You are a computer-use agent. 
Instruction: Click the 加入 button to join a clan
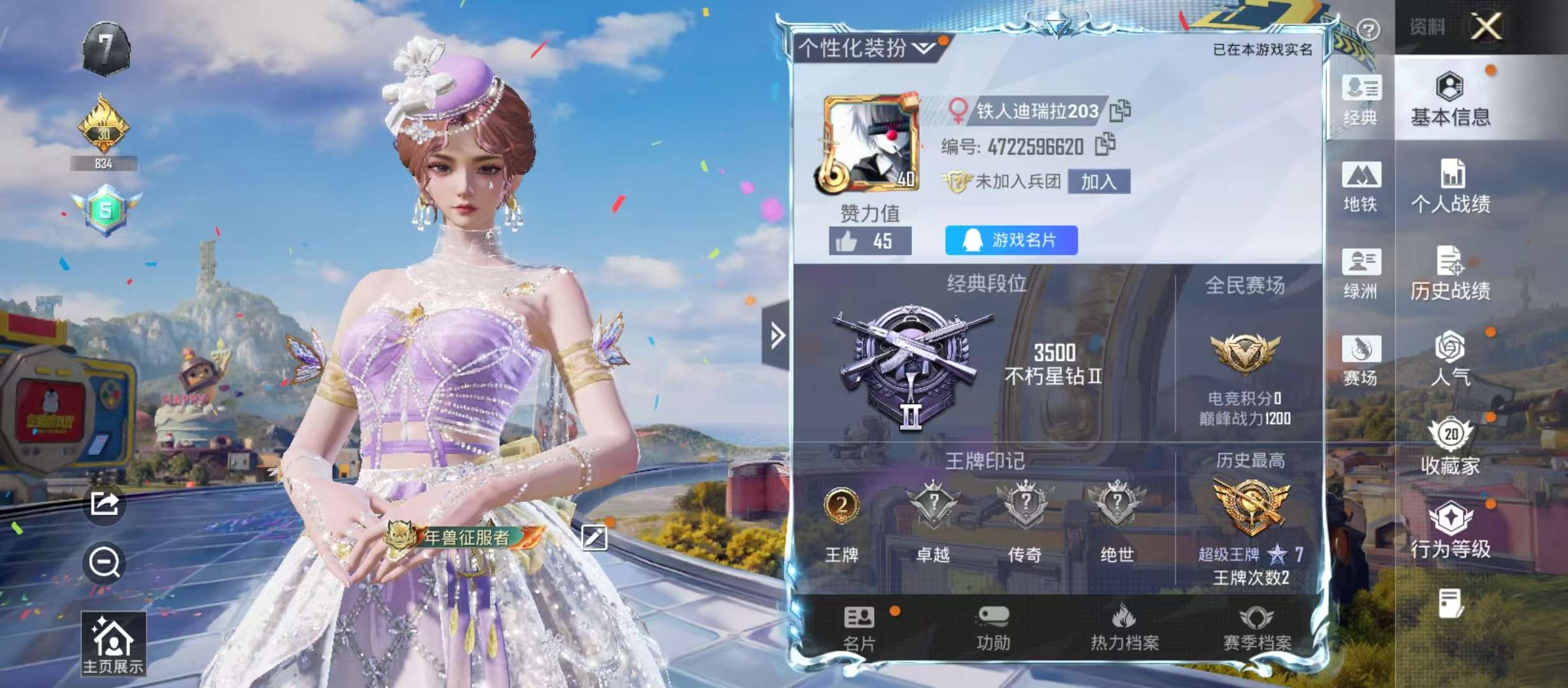point(1098,182)
